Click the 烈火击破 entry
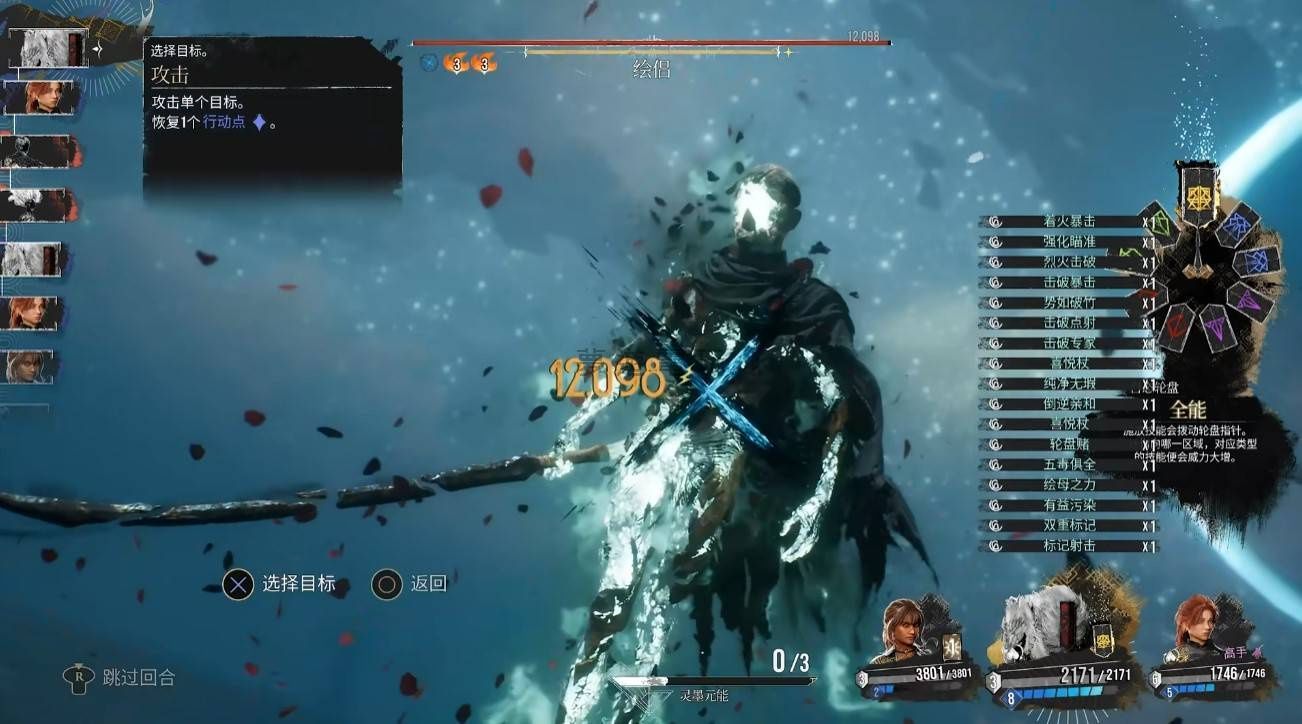 click(1068, 262)
